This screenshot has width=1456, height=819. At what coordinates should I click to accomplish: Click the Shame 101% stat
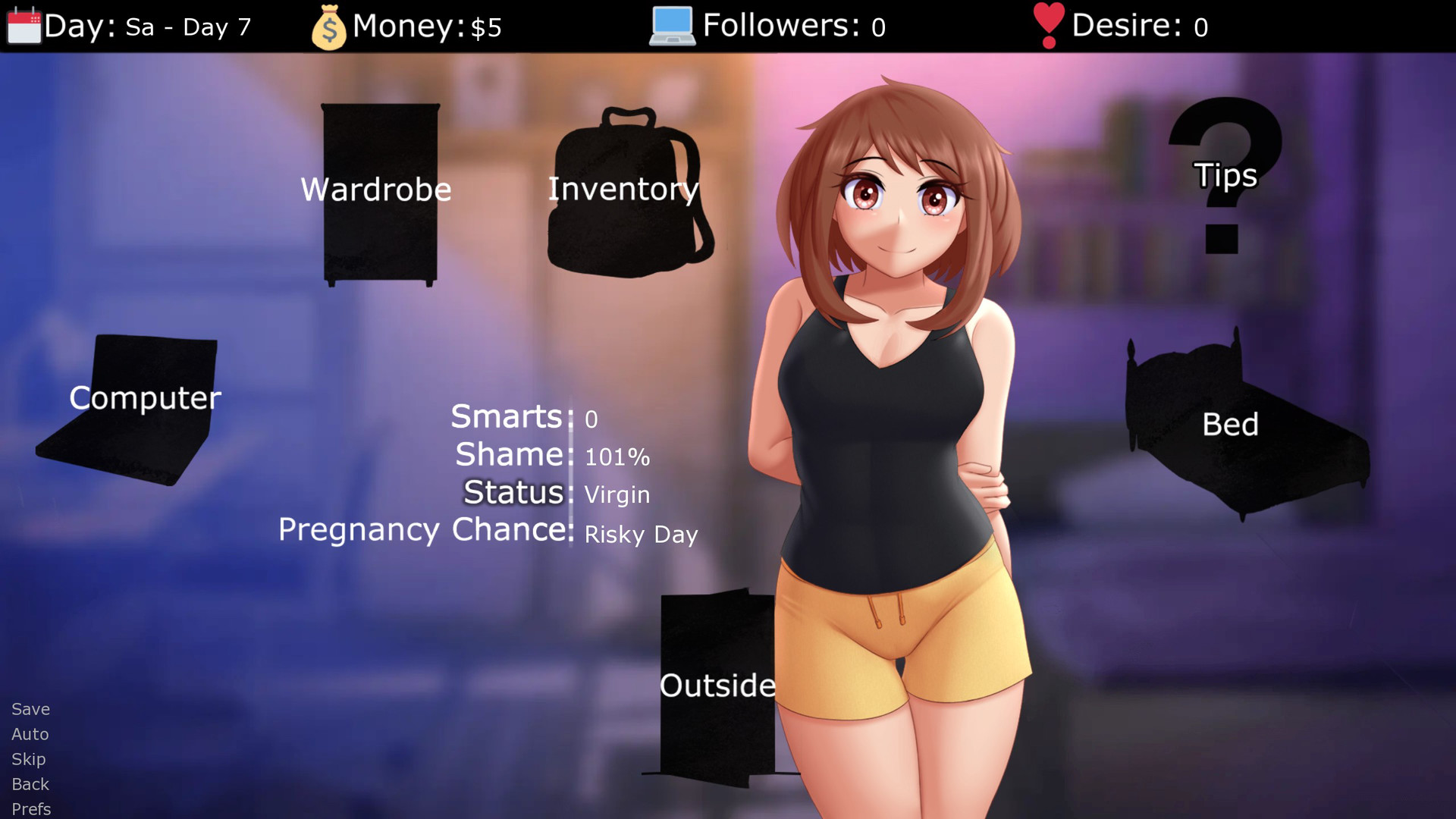(617, 457)
